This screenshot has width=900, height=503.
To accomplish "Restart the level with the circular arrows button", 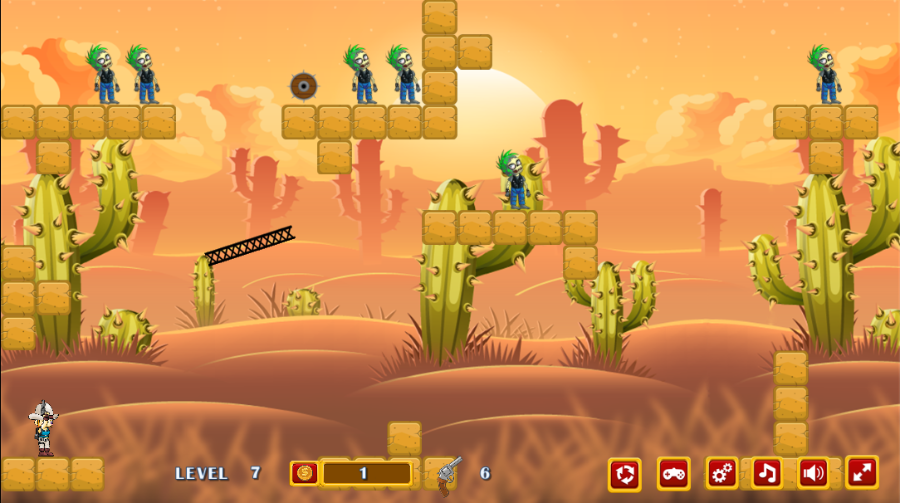I will click(625, 473).
